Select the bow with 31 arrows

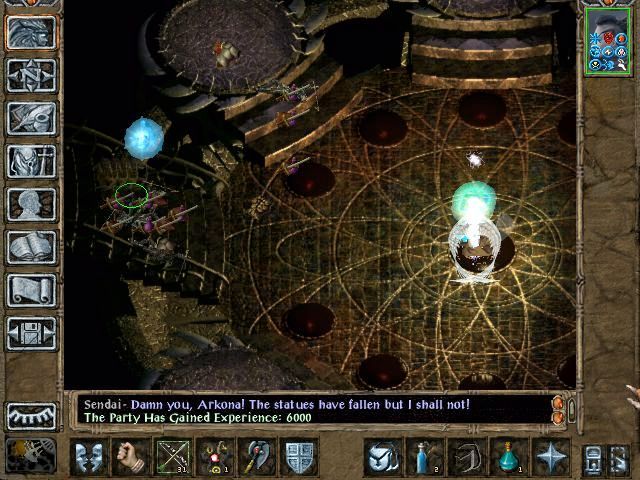[174, 456]
